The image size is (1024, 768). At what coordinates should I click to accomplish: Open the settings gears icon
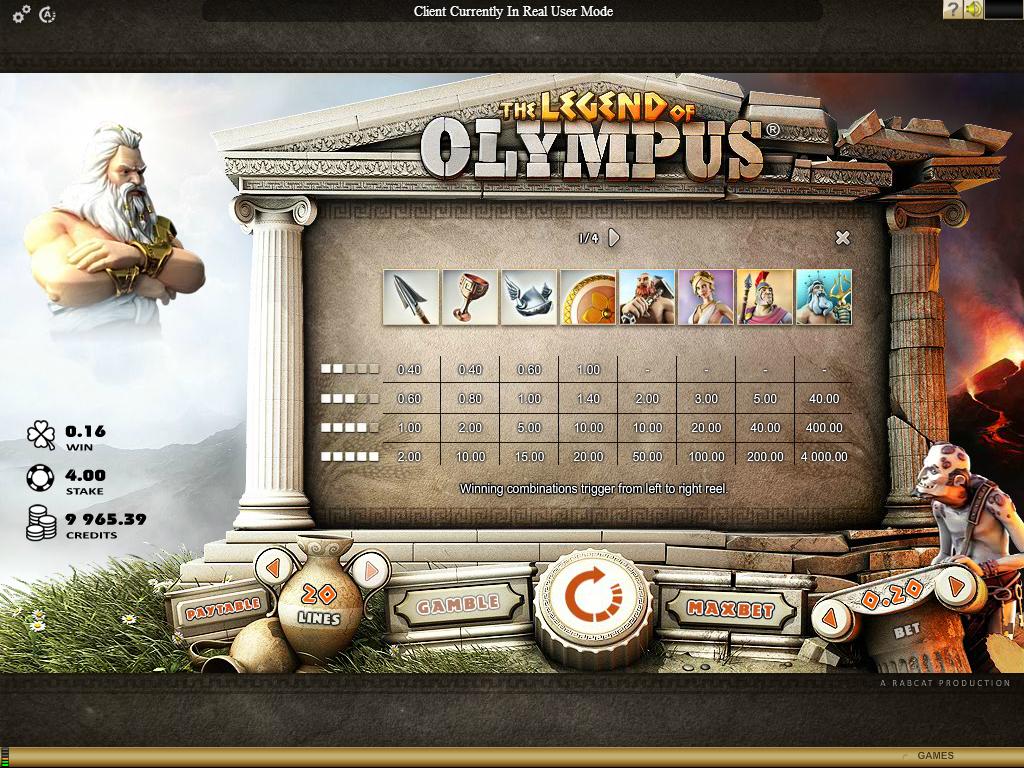pos(21,13)
